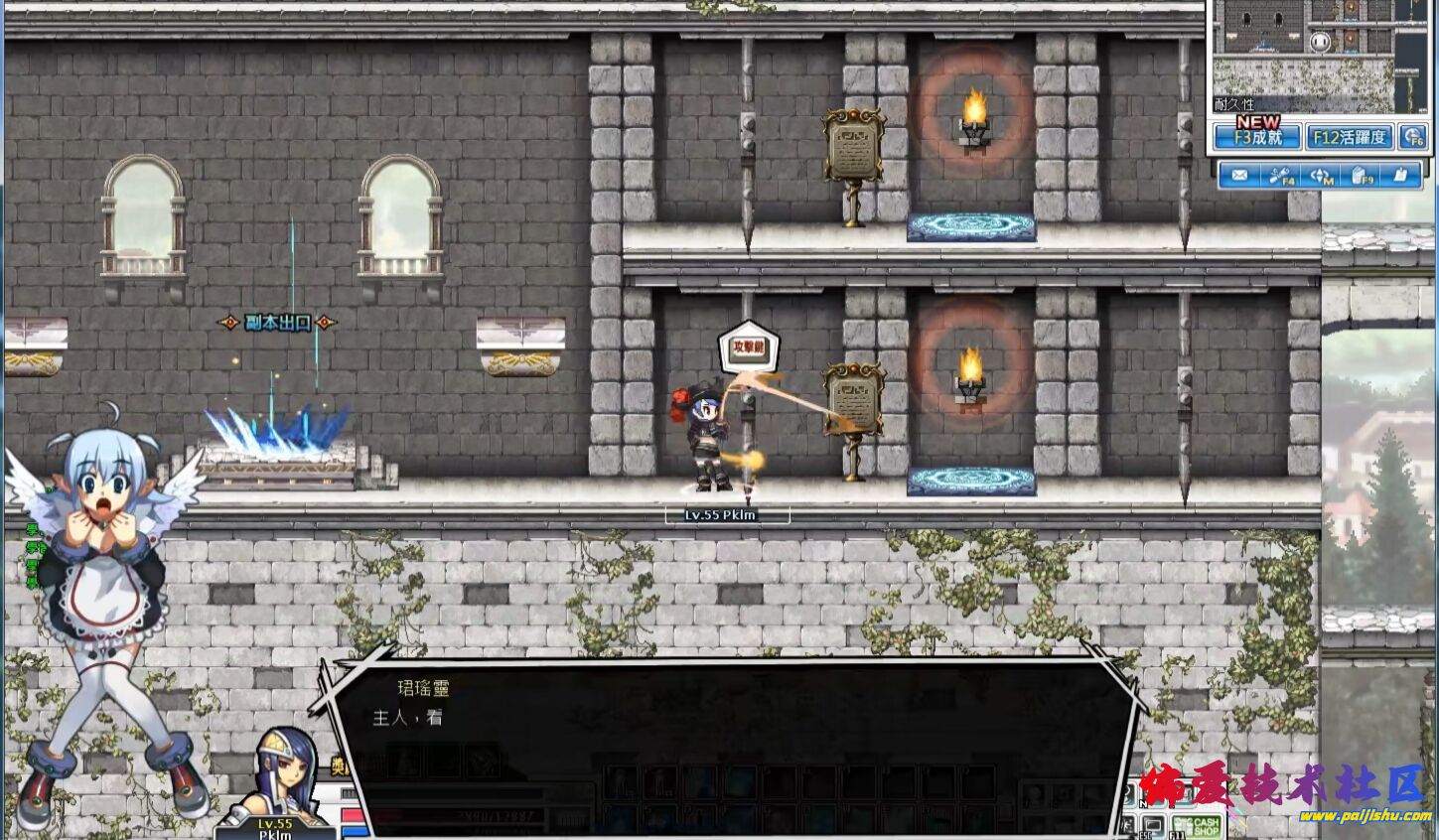Click the notepad icon in the blue toolbar
Screen dimensions: 1439x840
point(1400,176)
